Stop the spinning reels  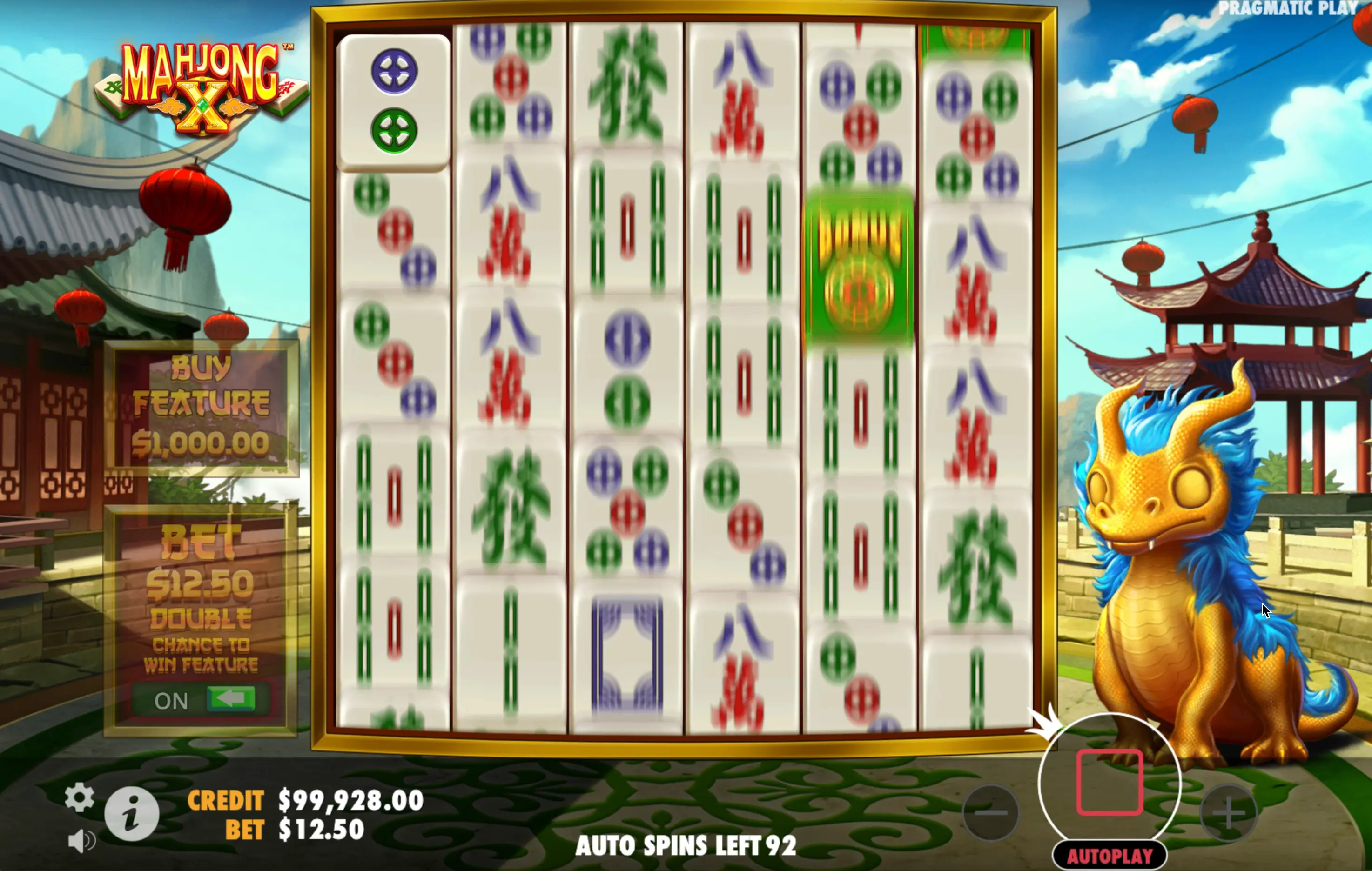1109,783
